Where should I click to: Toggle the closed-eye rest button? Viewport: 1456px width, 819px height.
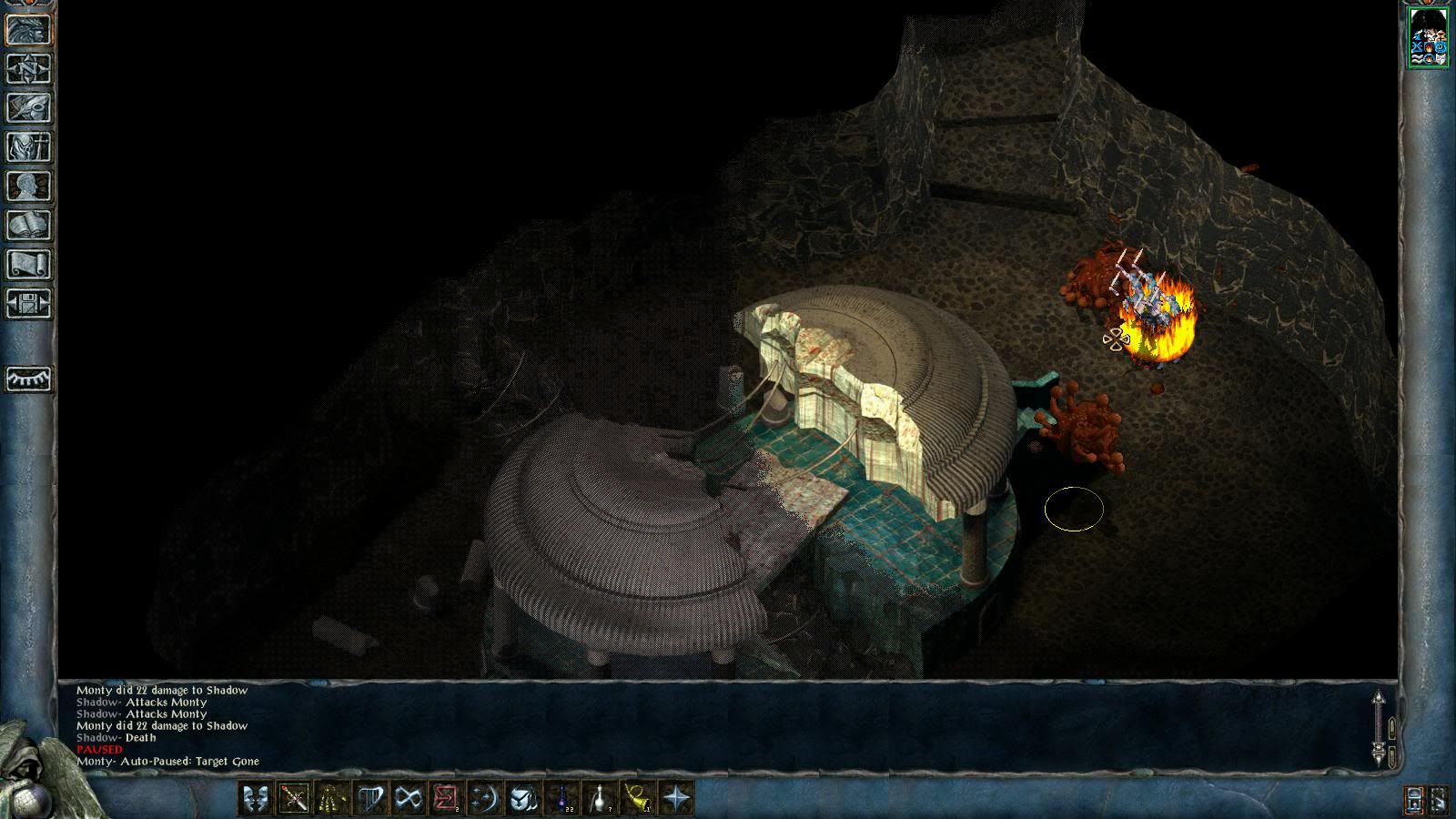pos(29,379)
